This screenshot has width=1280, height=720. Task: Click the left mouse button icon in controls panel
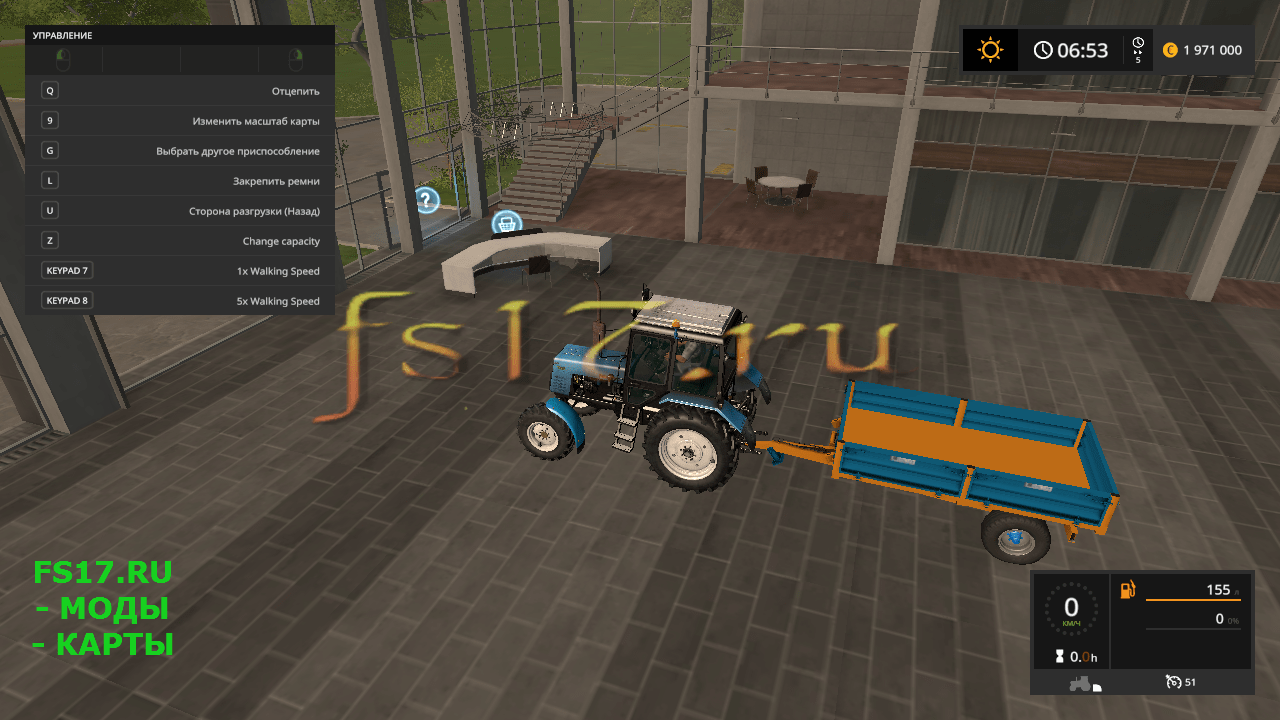pos(63,58)
